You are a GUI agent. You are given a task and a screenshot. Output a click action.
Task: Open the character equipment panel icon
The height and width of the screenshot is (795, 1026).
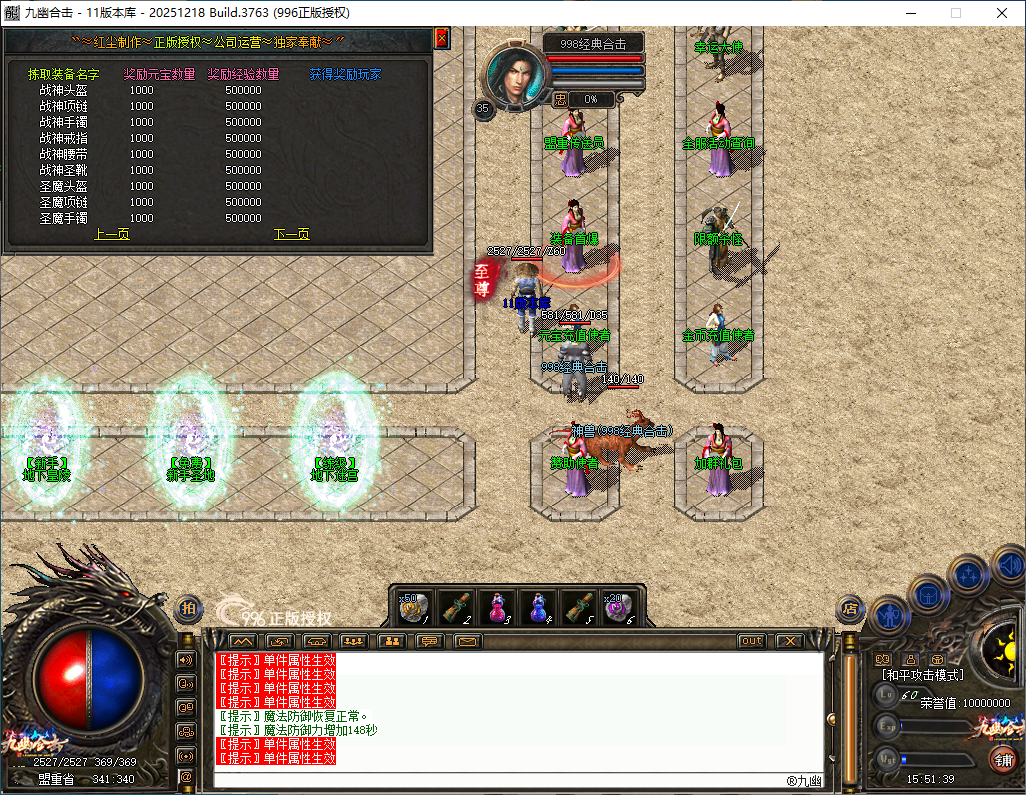[x=888, y=613]
